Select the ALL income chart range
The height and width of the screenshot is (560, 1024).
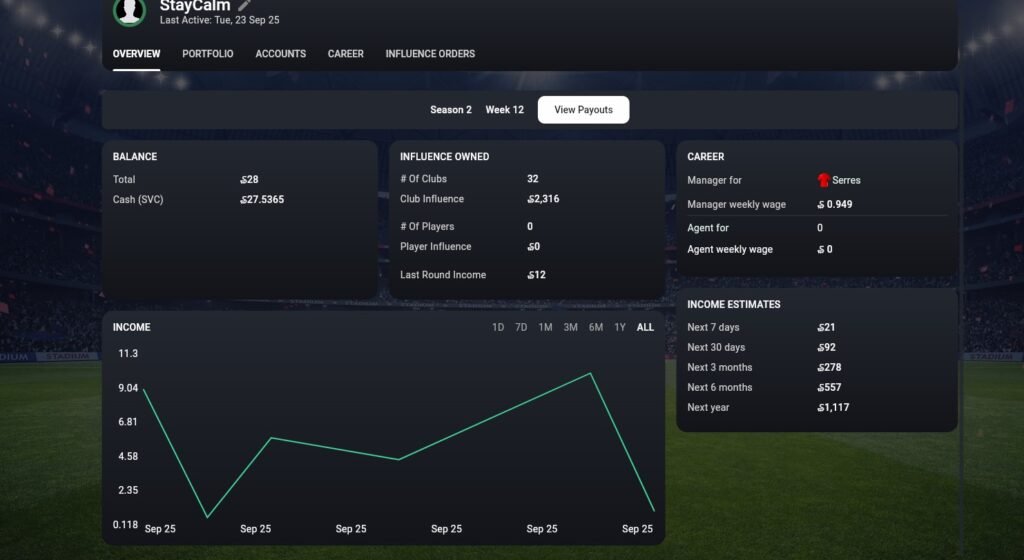coord(645,327)
